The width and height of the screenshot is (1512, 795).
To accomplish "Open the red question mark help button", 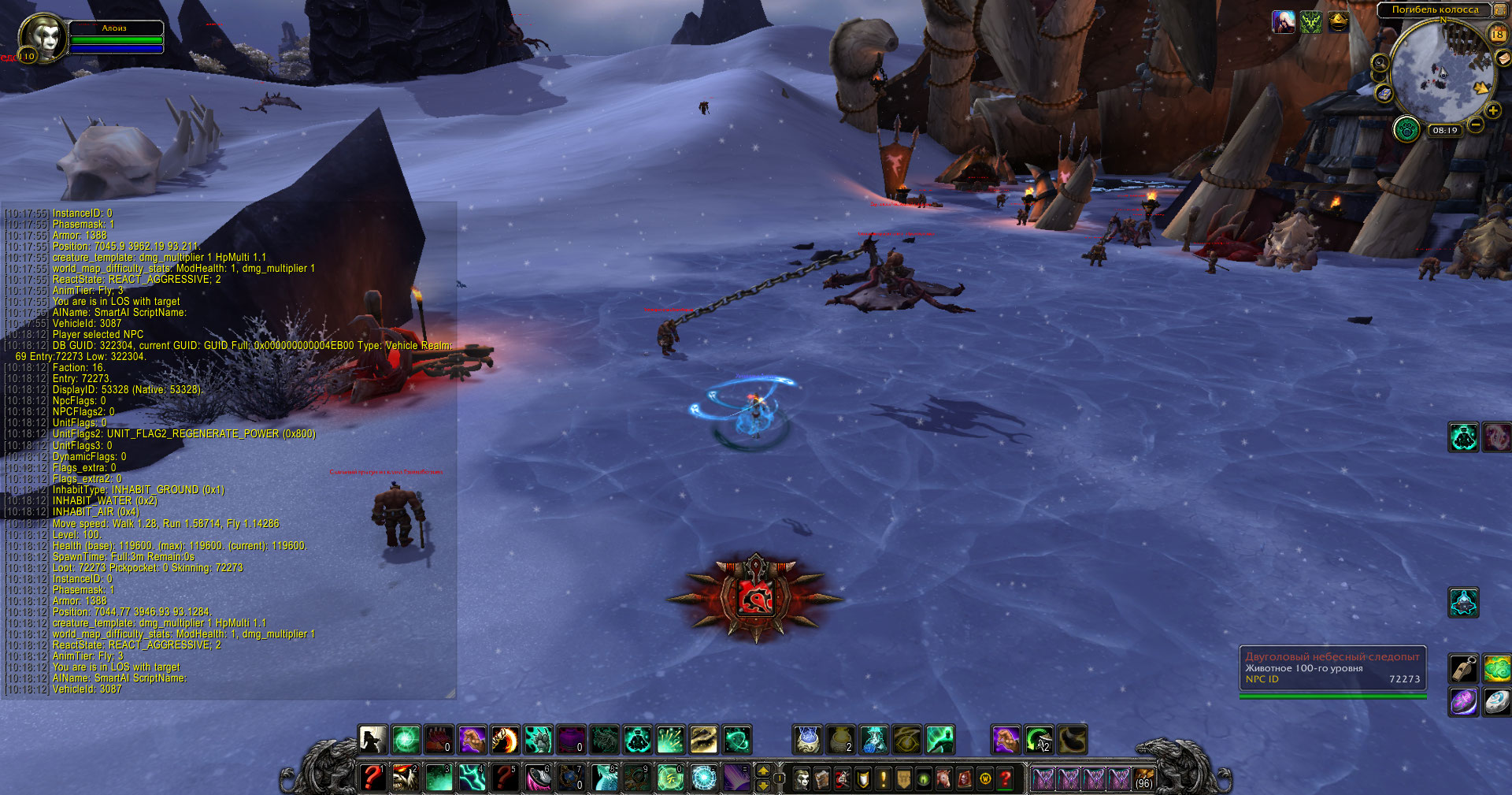I will [1006, 779].
